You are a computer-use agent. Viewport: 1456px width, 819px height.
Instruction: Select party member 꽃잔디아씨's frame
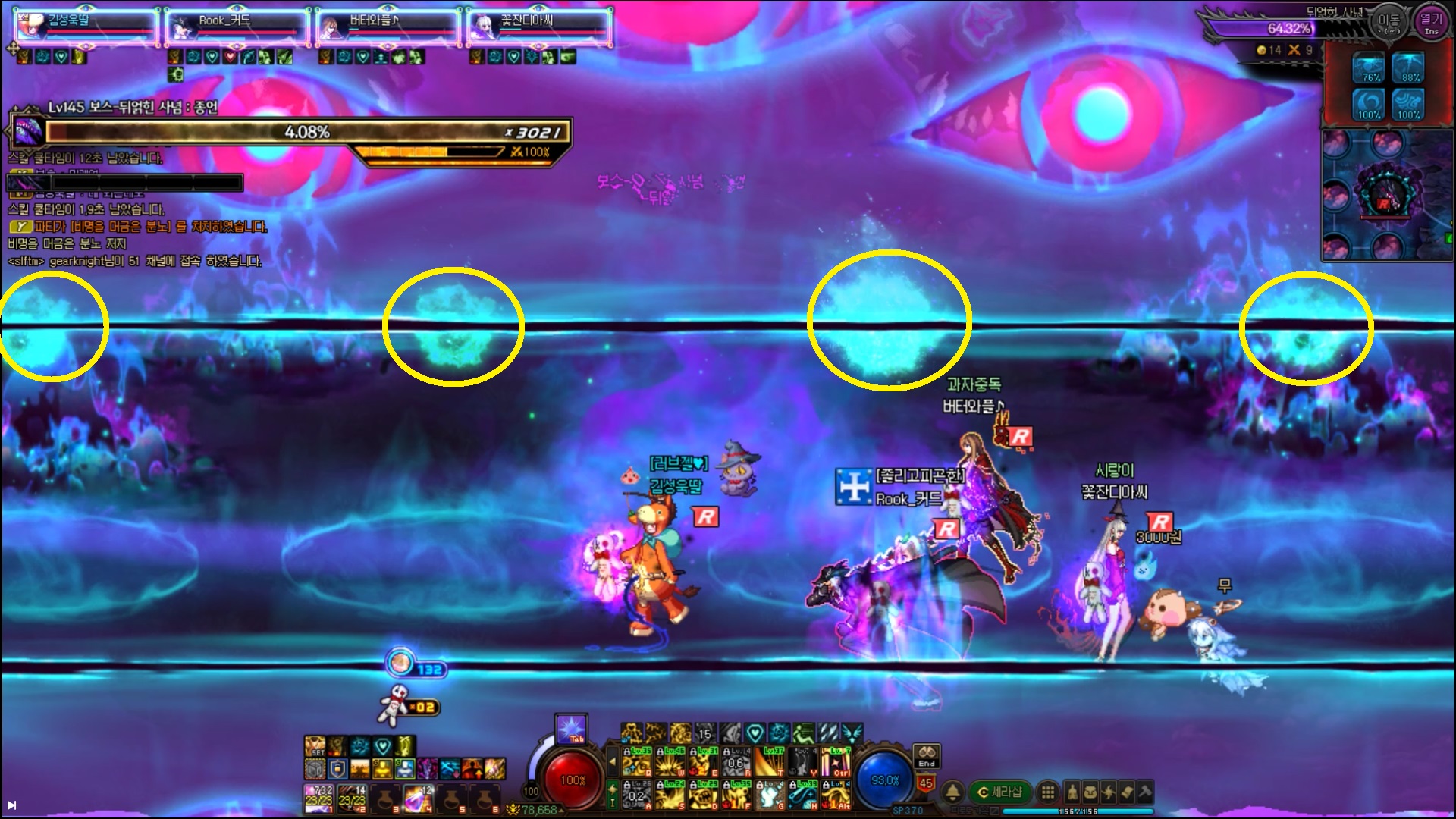pos(538,27)
